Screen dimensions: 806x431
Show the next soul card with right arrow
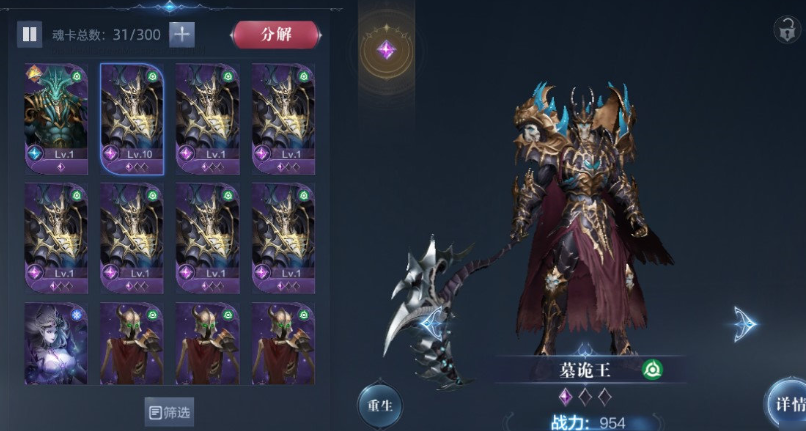[x=745, y=323]
